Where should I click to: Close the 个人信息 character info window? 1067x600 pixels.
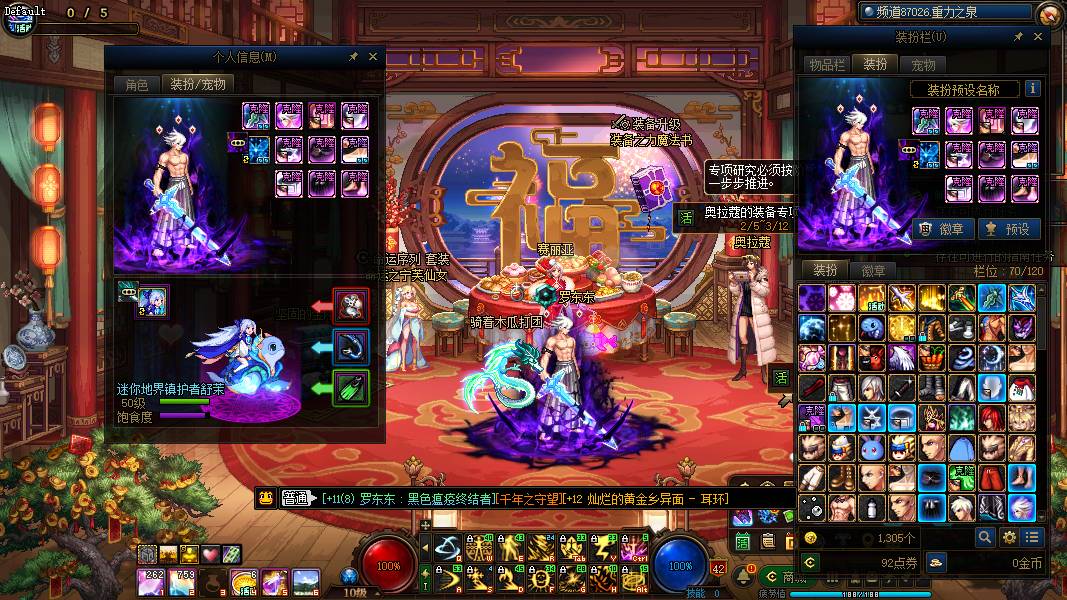coord(373,57)
